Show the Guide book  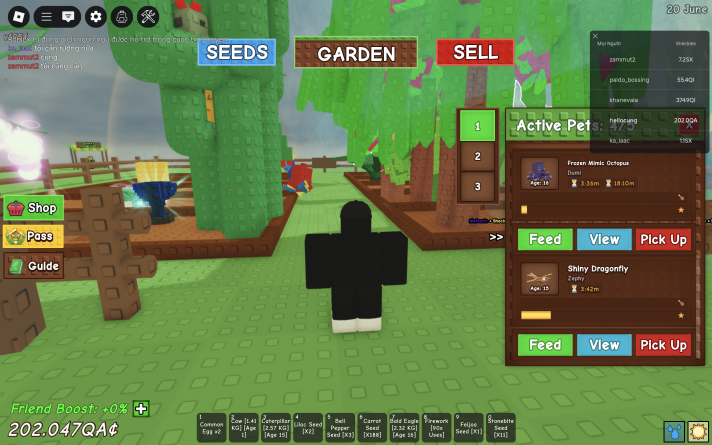(x=34, y=266)
